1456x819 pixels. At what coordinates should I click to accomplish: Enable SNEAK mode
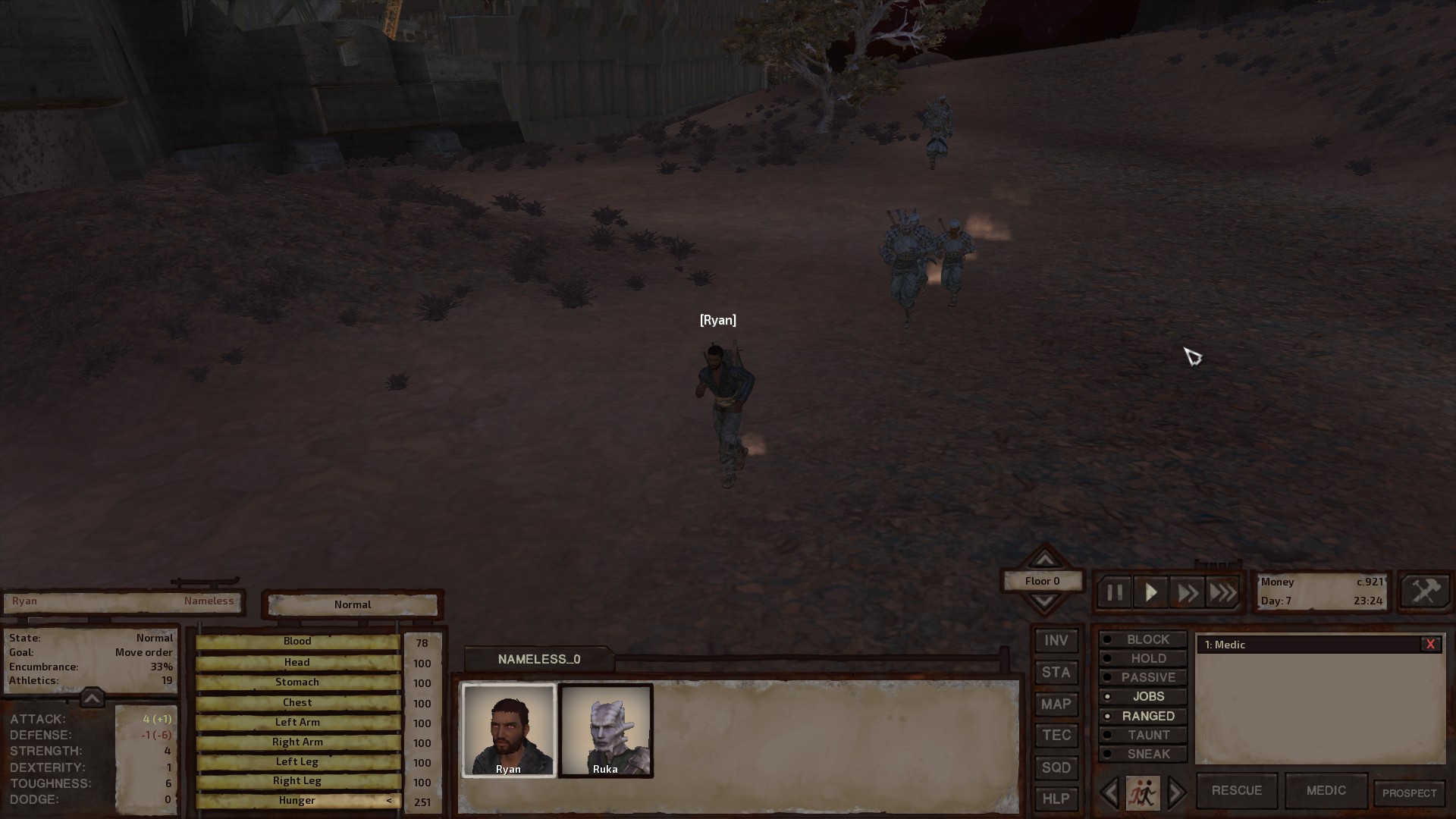point(1142,753)
